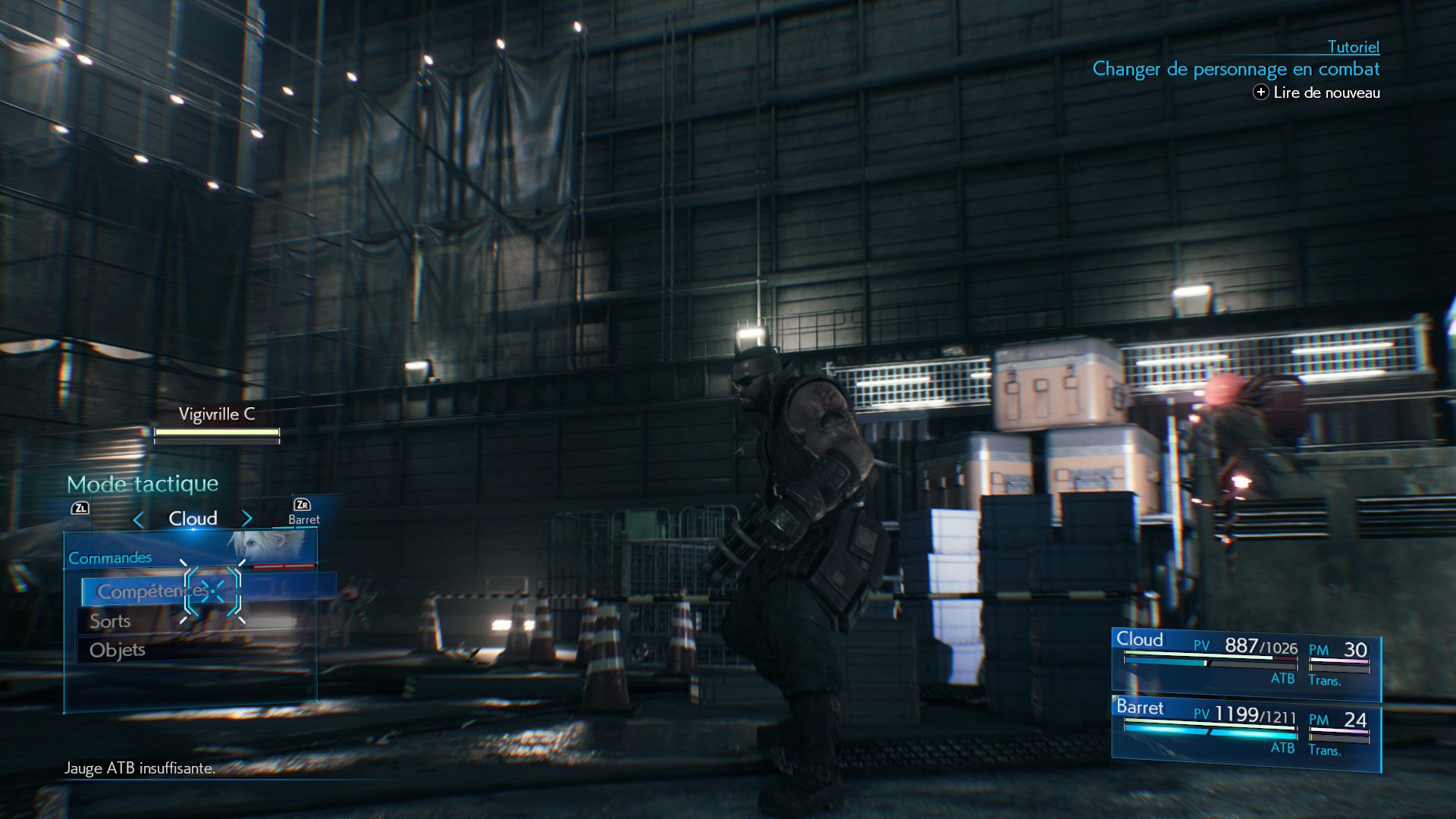
Task: Switch to previous character with left arrow
Action: pos(138,519)
